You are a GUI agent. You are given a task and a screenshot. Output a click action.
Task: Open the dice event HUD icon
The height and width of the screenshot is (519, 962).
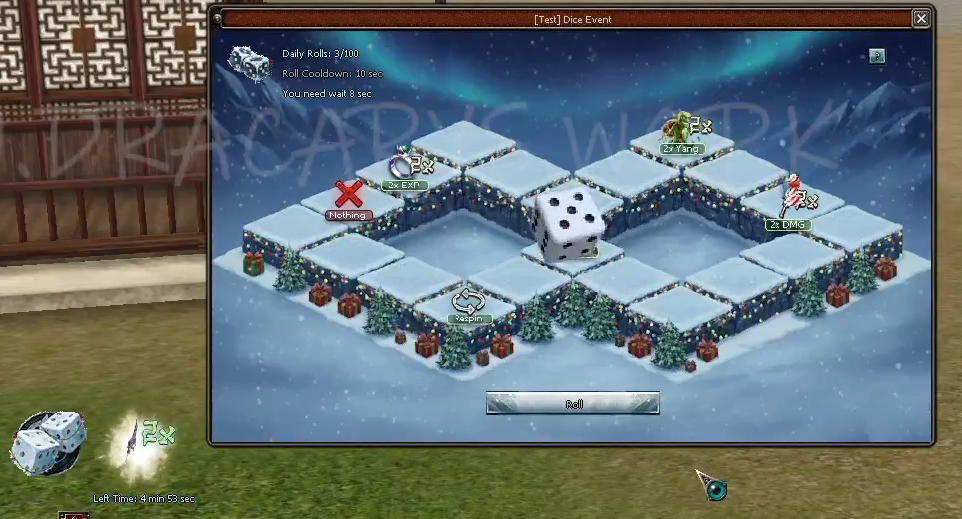click(x=46, y=443)
